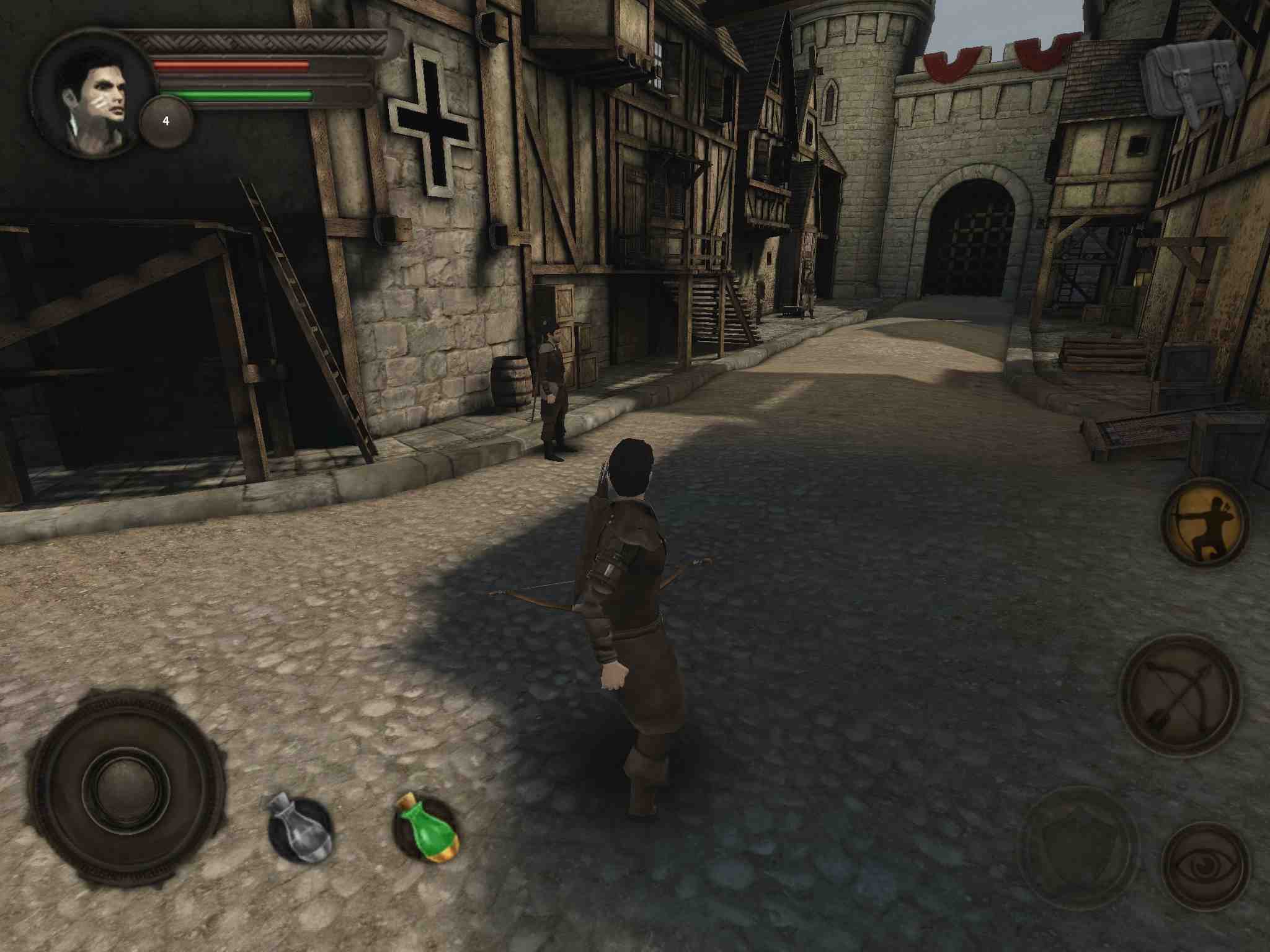Screen dimensions: 1270x952
Task: Use the shield block button
Action: [1080, 847]
